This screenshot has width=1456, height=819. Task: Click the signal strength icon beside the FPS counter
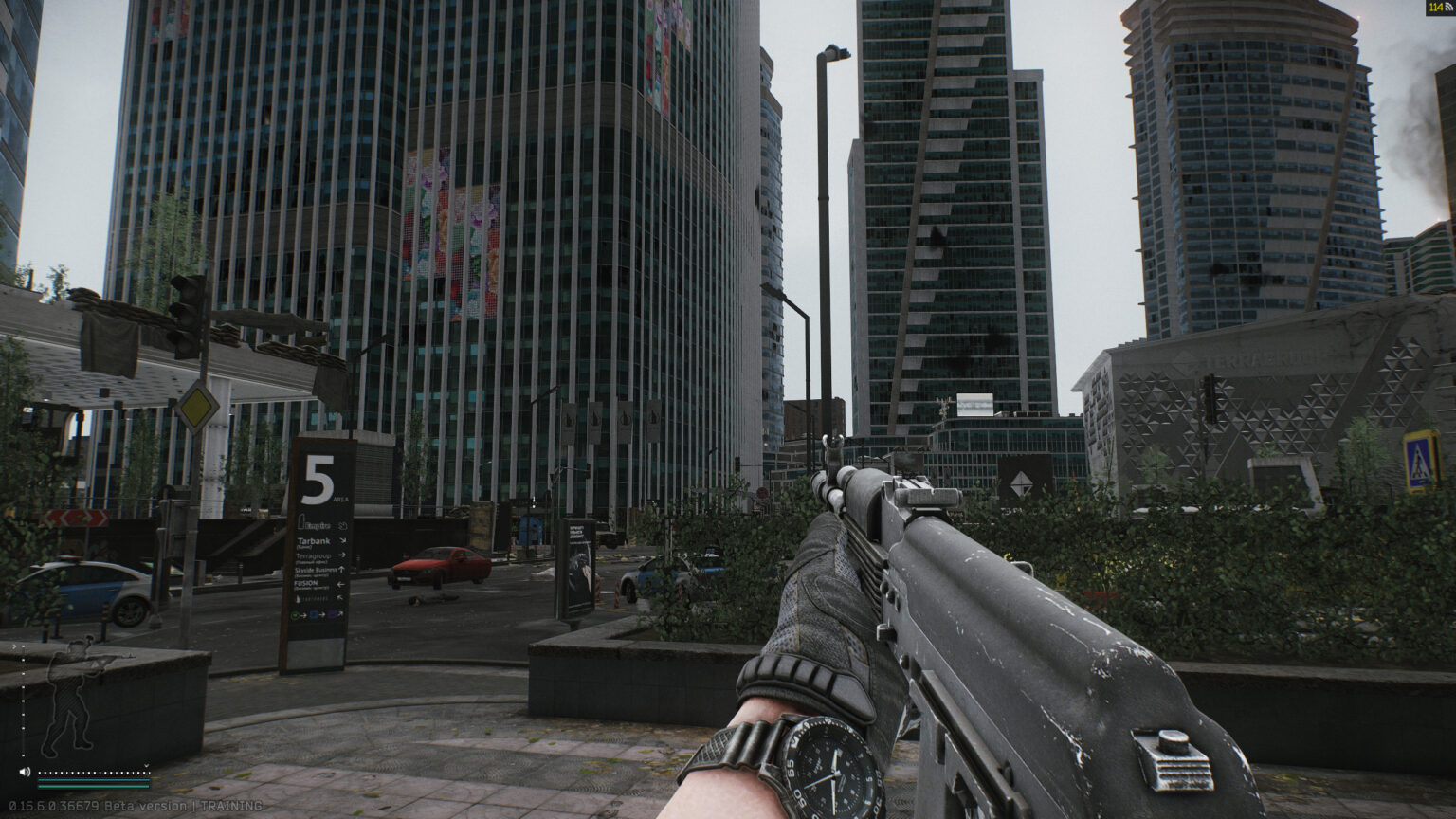click(1449, 7)
